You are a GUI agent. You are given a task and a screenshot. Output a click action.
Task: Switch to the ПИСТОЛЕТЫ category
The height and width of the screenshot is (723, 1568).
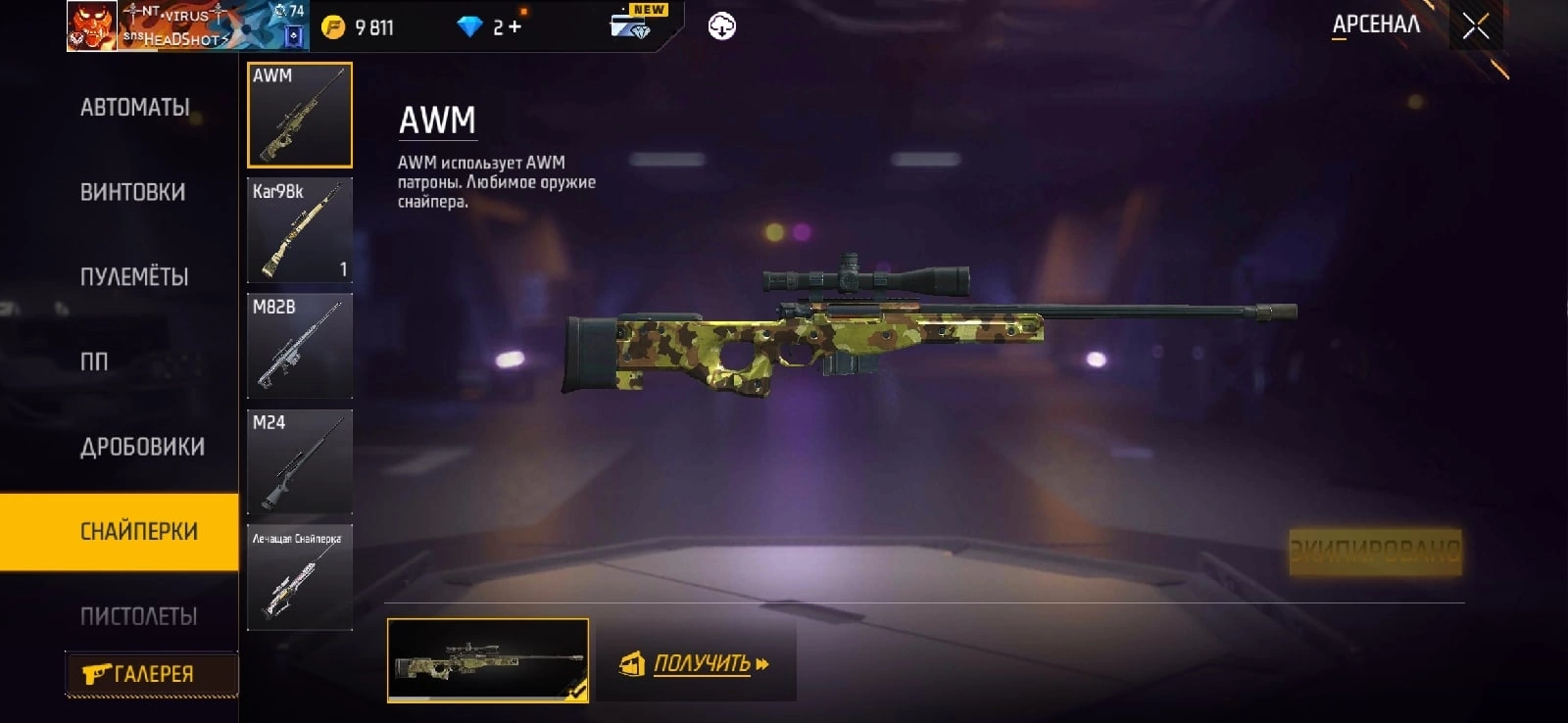click(138, 616)
